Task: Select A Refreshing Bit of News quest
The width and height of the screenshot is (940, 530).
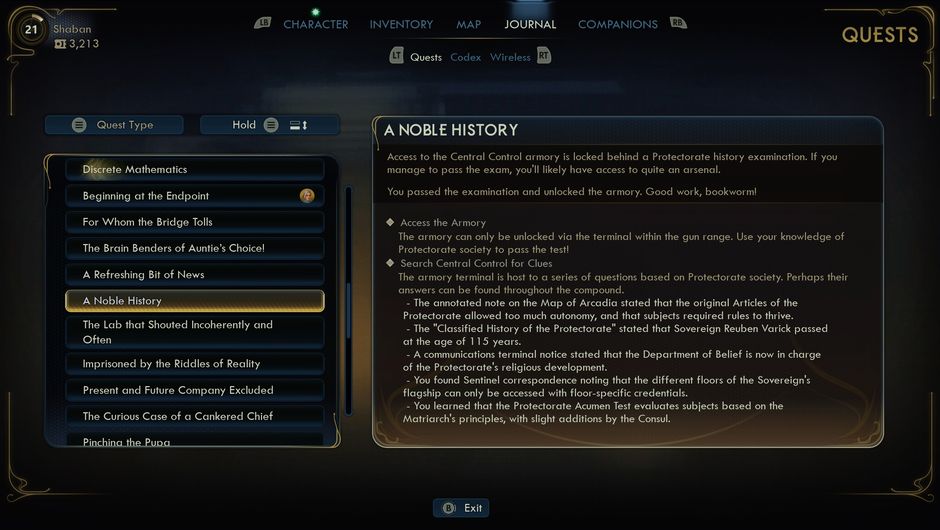Action: [x=195, y=274]
